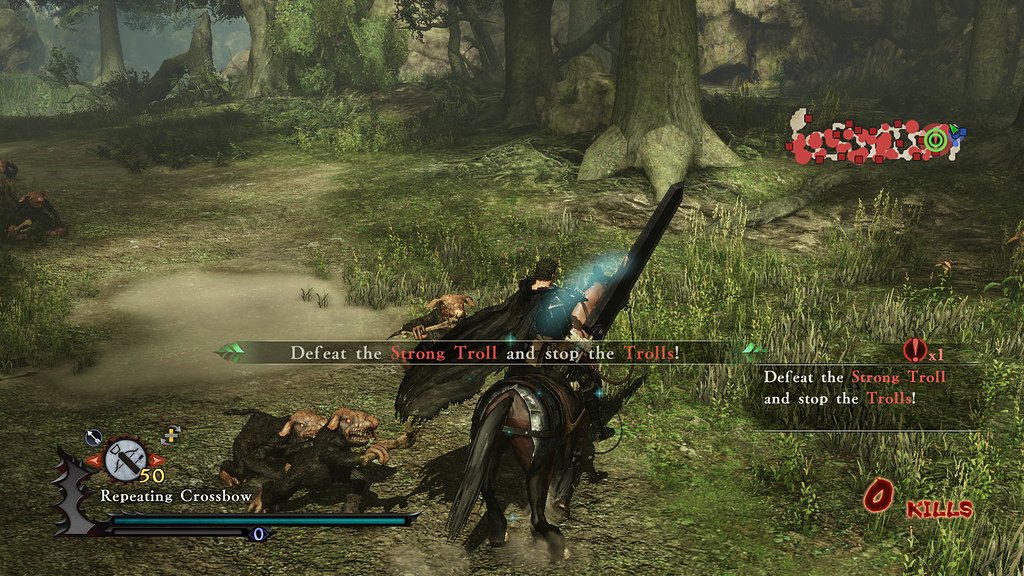Select the Strong Troll mission objective panel
The height and width of the screenshot is (576, 1024).
pos(853,388)
